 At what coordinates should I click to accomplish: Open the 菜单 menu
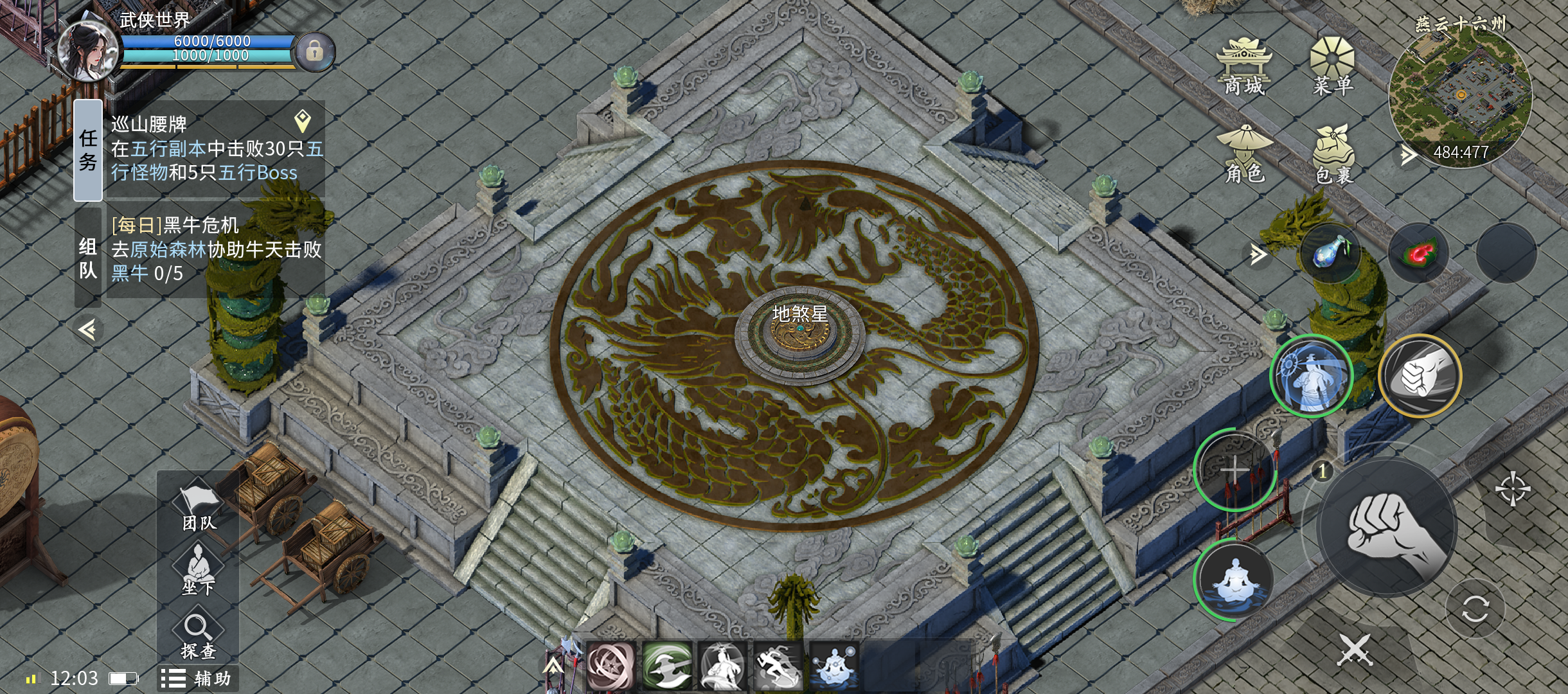(x=1332, y=67)
